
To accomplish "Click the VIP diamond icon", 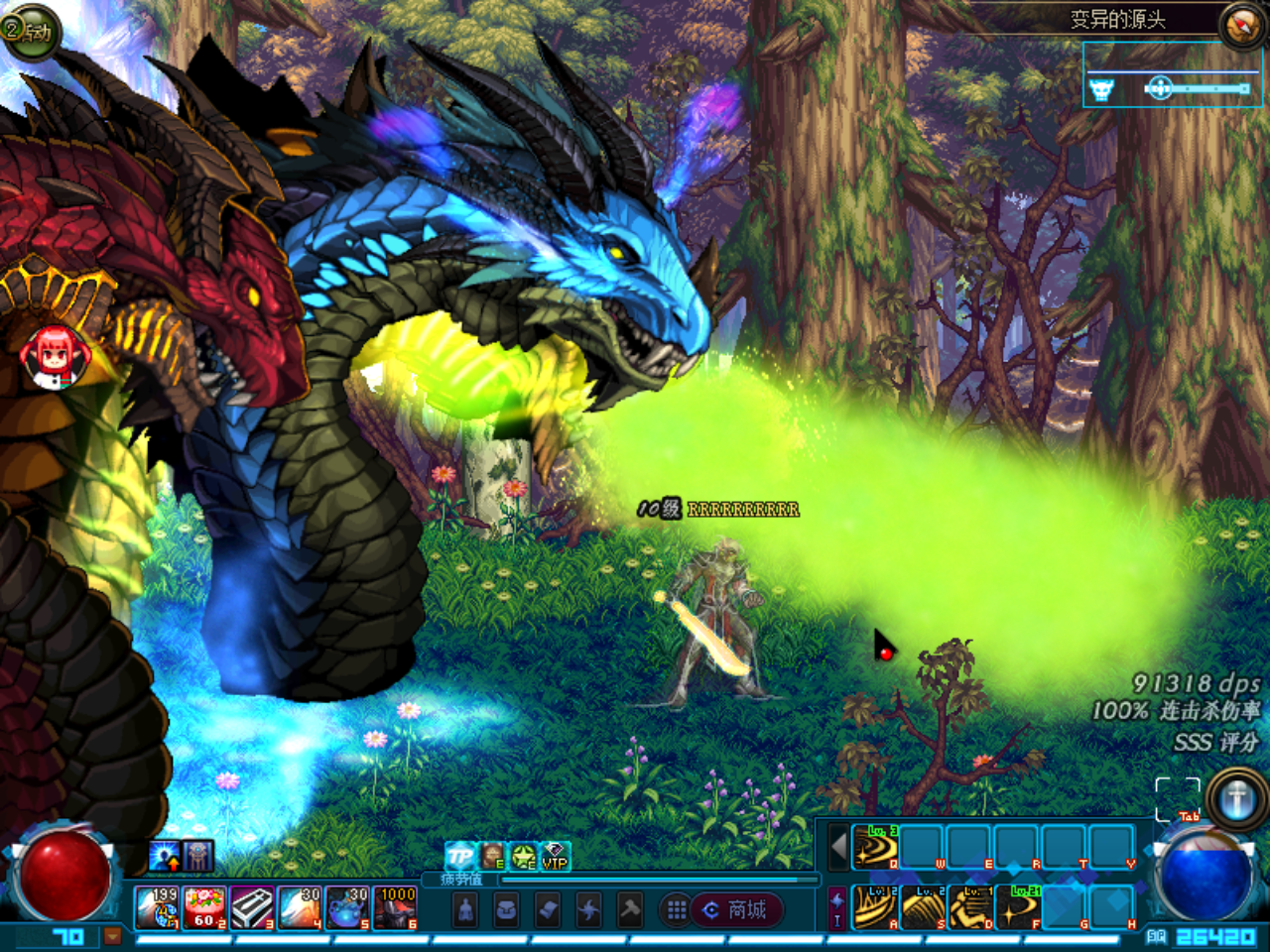I will point(555,856).
